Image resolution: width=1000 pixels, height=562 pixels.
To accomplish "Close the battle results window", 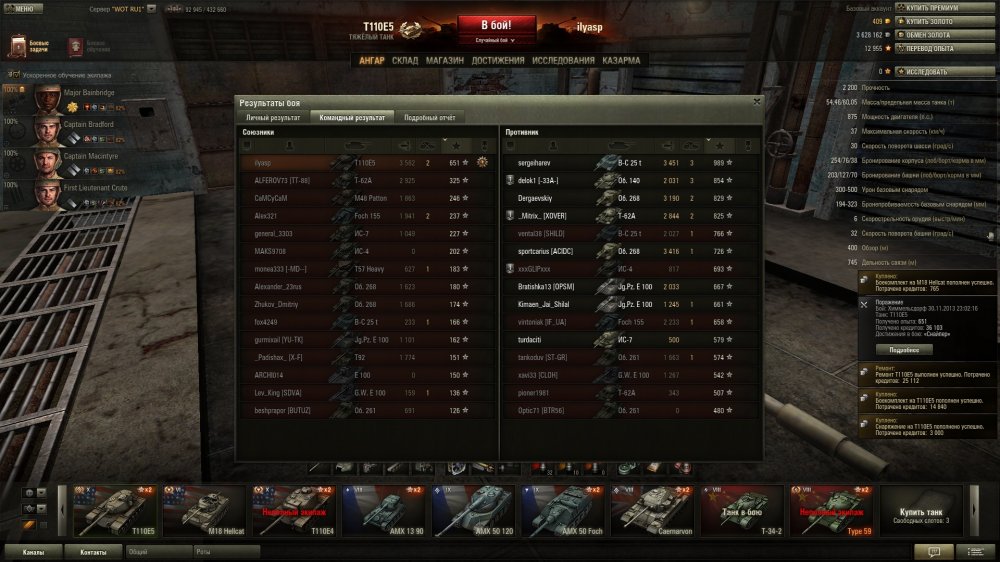I will [756, 101].
